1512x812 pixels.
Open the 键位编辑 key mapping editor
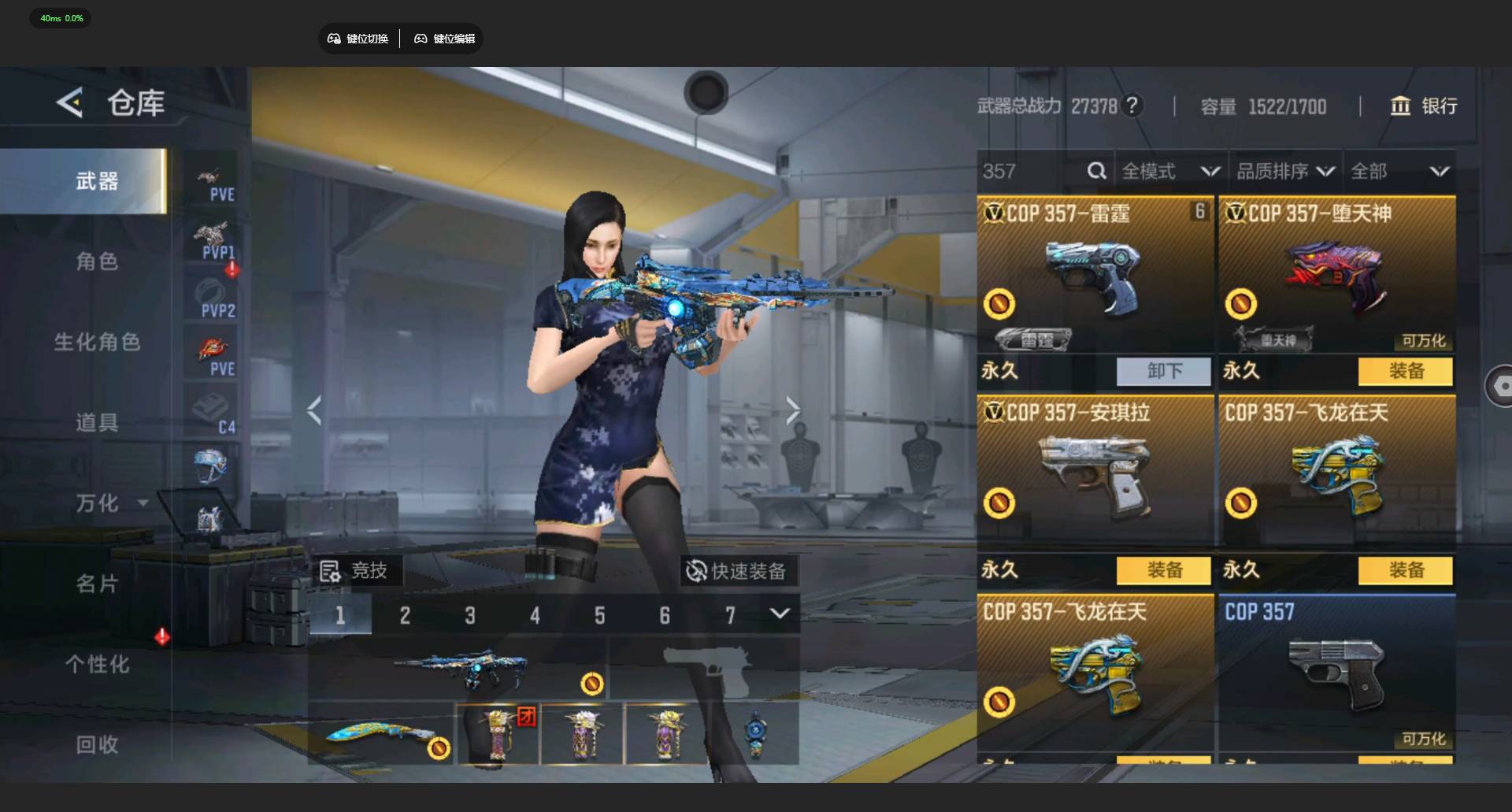pos(445,39)
